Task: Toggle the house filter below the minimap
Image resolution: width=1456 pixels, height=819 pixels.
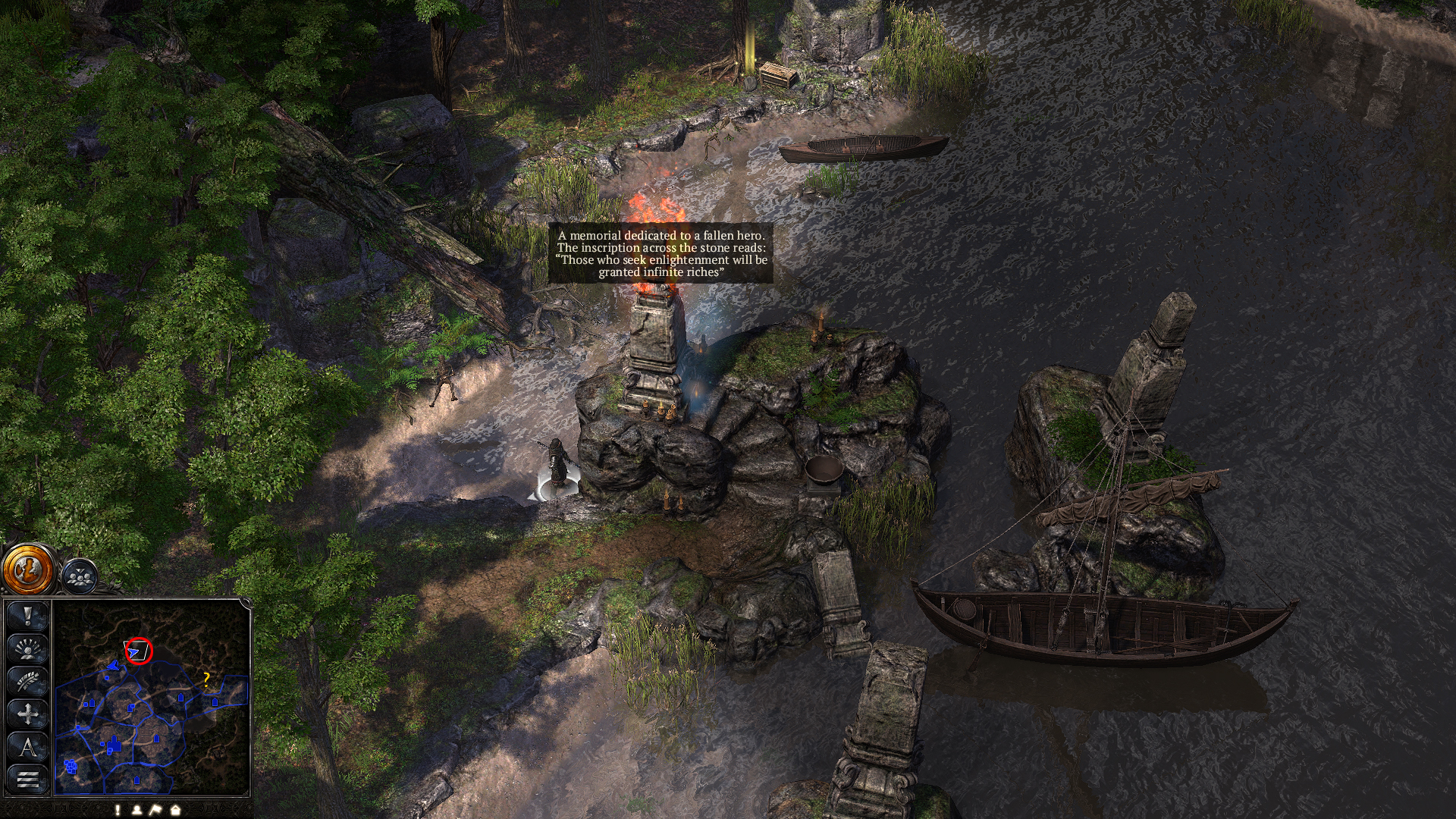Action: click(175, 810)
